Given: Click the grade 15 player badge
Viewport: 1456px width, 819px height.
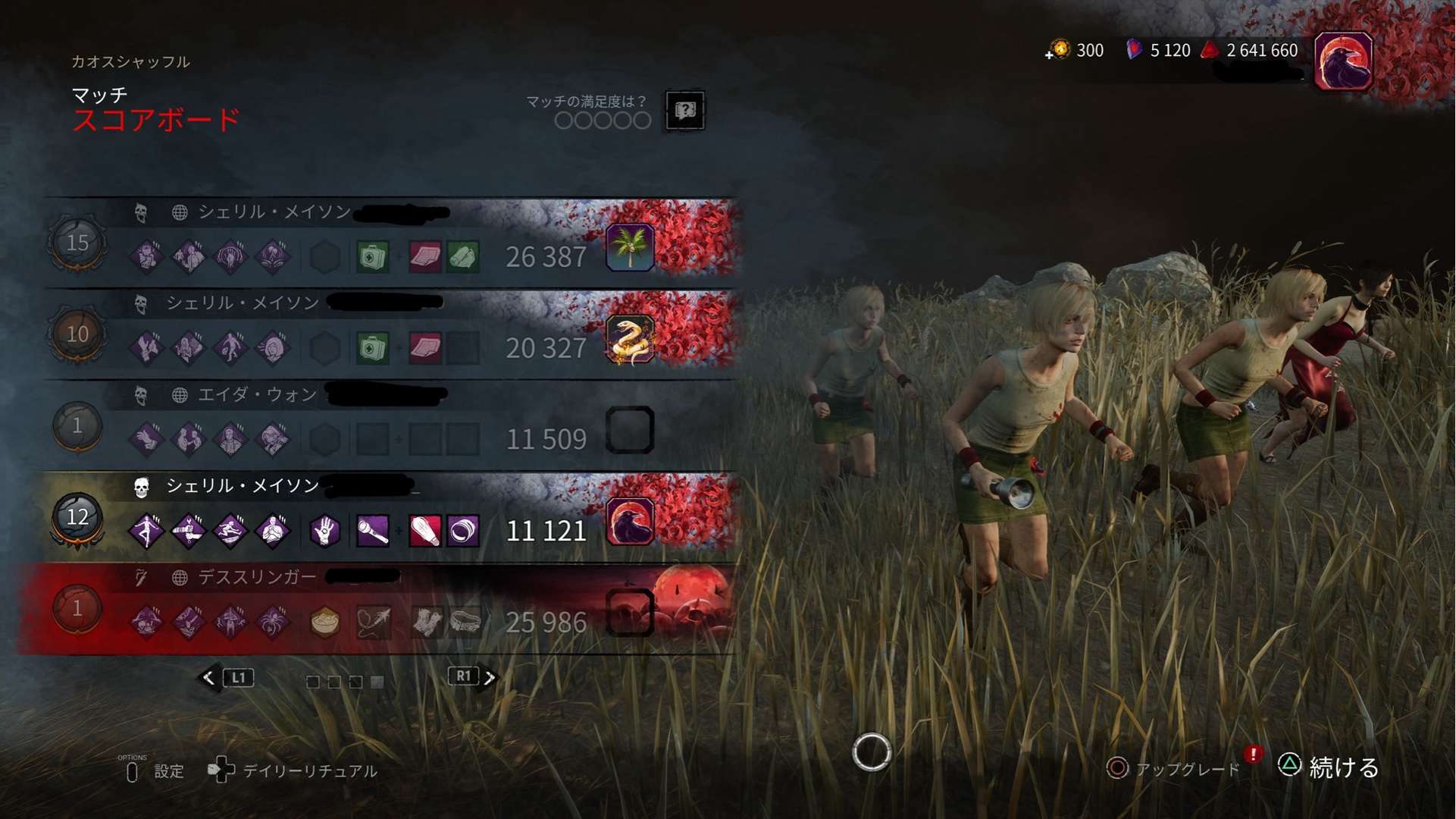Looking at the screenshot, I should [77, 243].
